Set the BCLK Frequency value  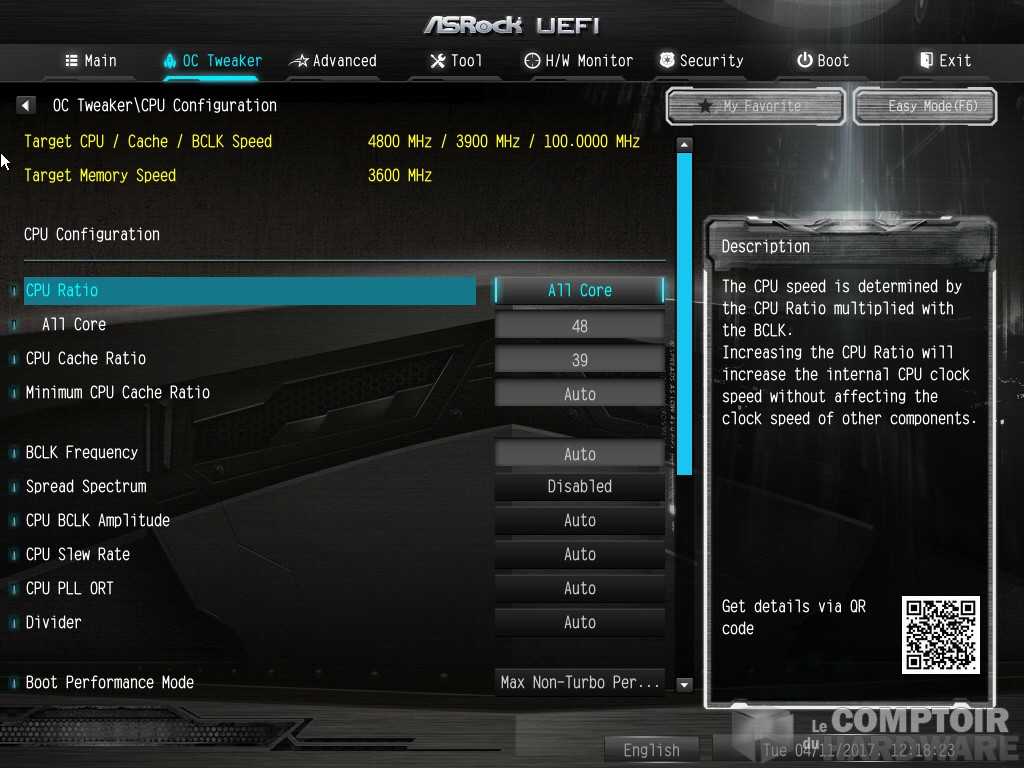coord(579,454)
